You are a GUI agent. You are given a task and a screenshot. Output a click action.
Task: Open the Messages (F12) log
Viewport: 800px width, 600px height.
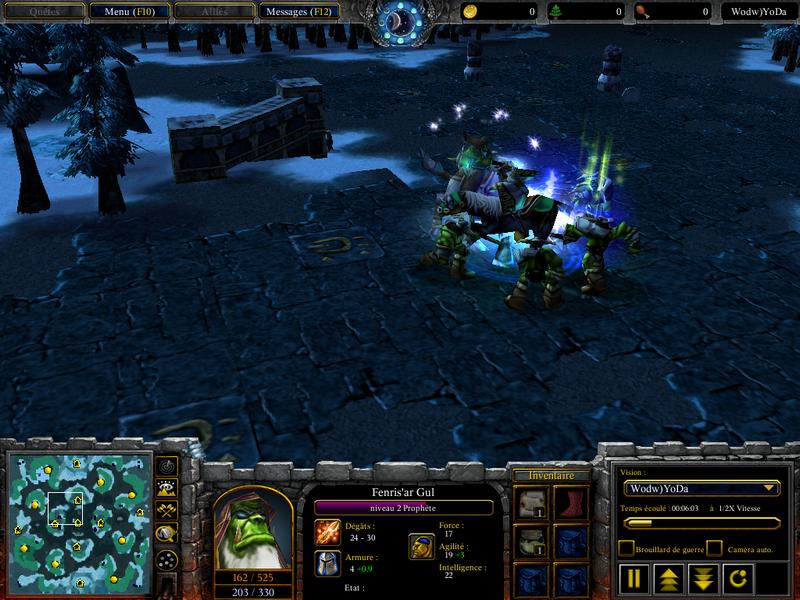(298, 11)
